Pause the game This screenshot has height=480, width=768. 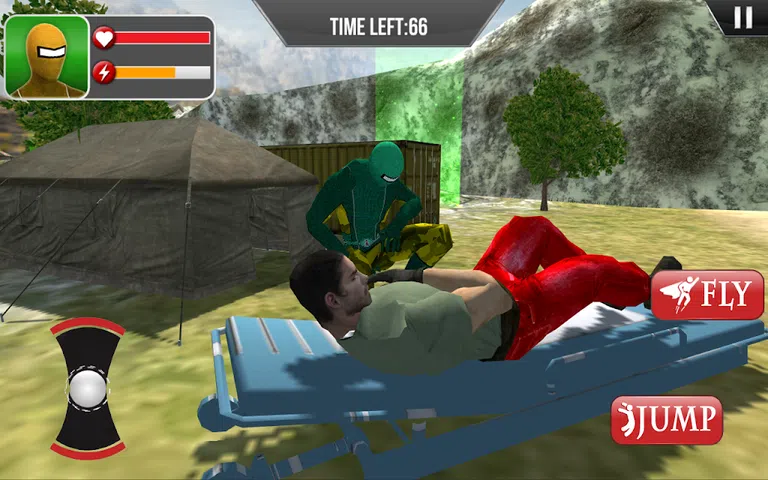743,17
